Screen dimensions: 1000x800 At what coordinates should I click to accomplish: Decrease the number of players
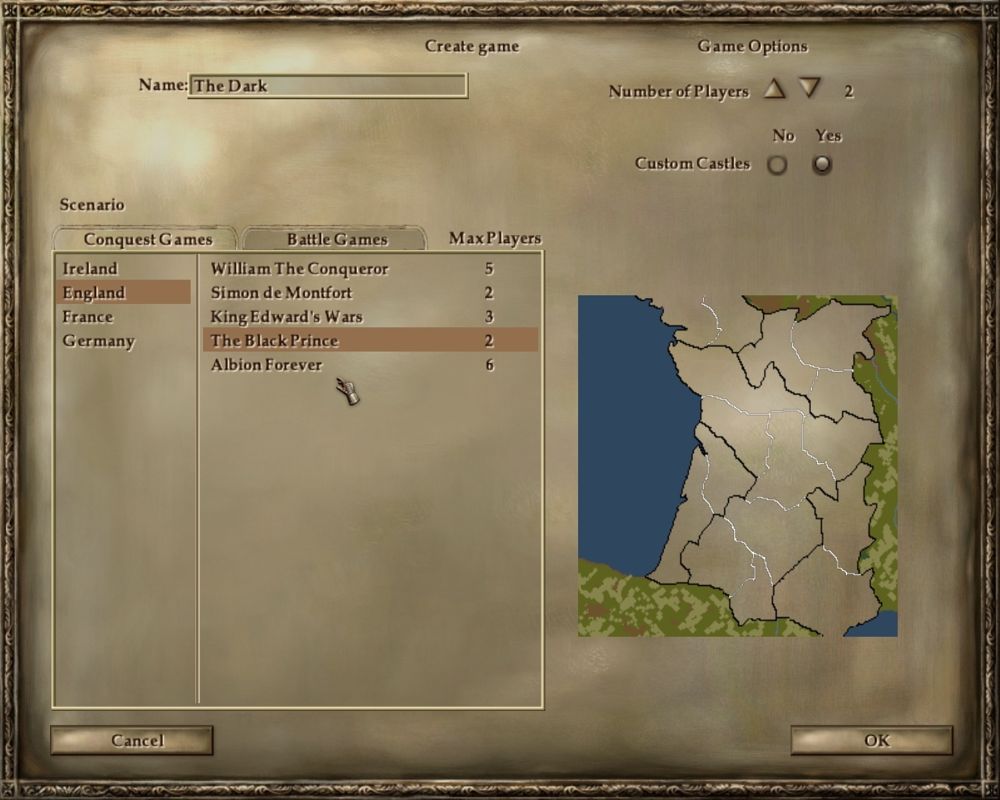coord(809,89)
